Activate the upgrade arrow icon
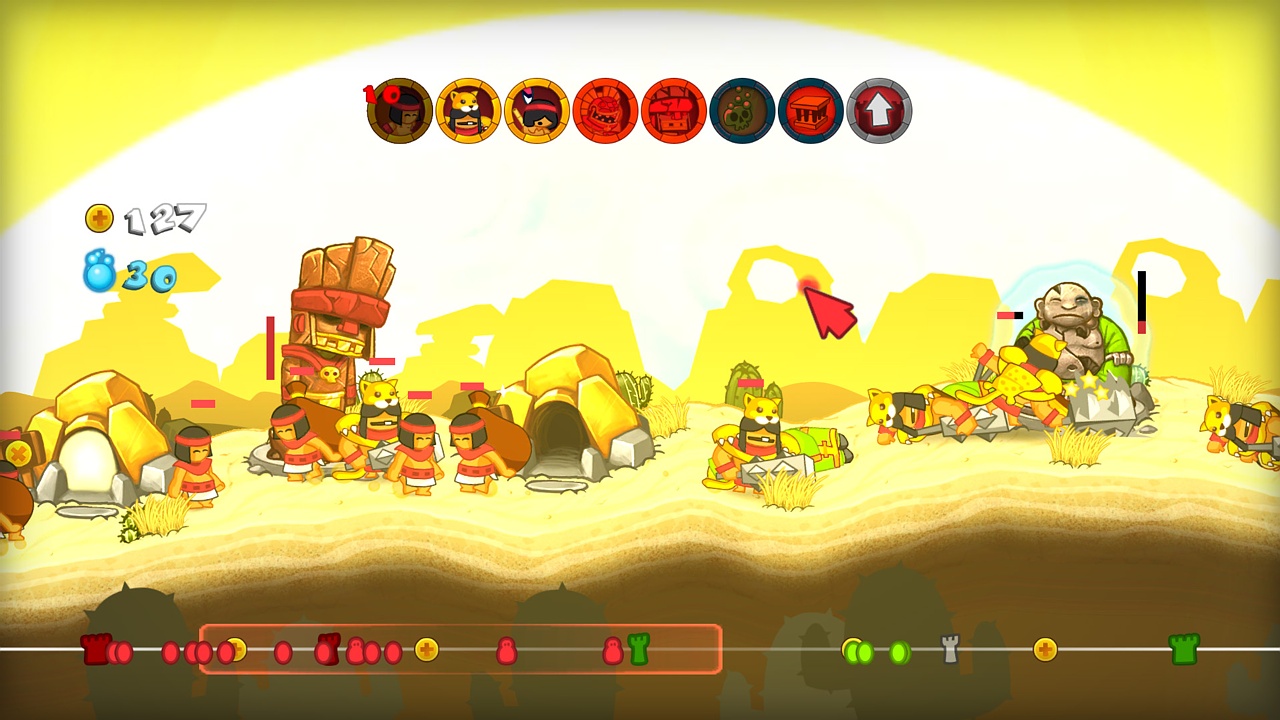This screenshot has width=1280, height=720. pos(878,111)
